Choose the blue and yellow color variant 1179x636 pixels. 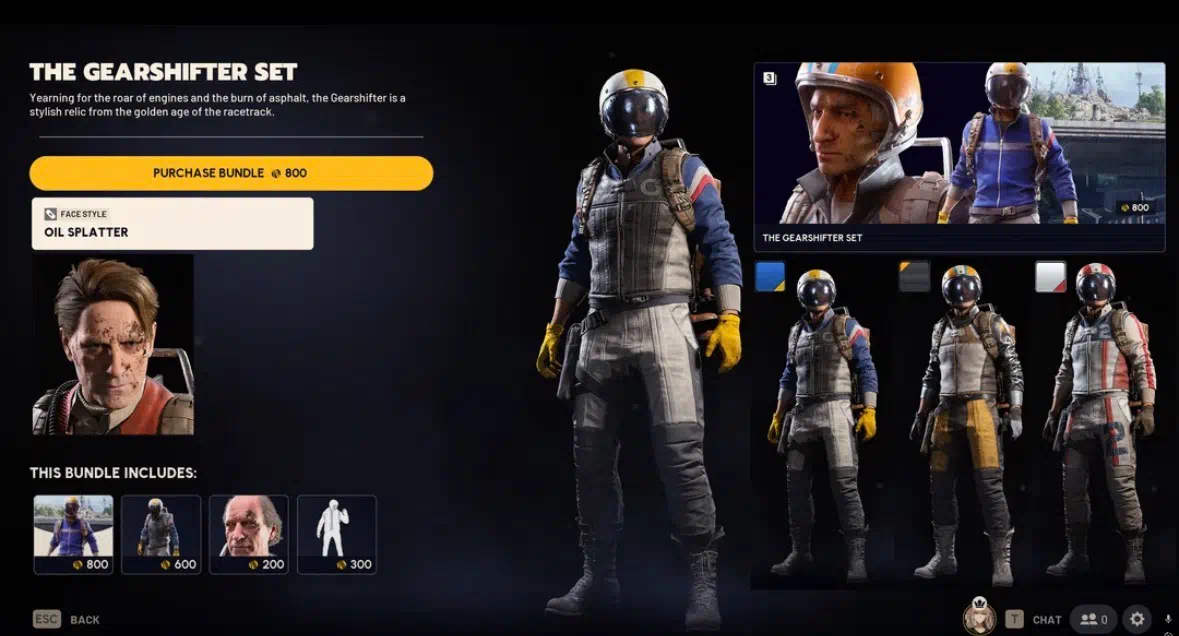[770, 277]
